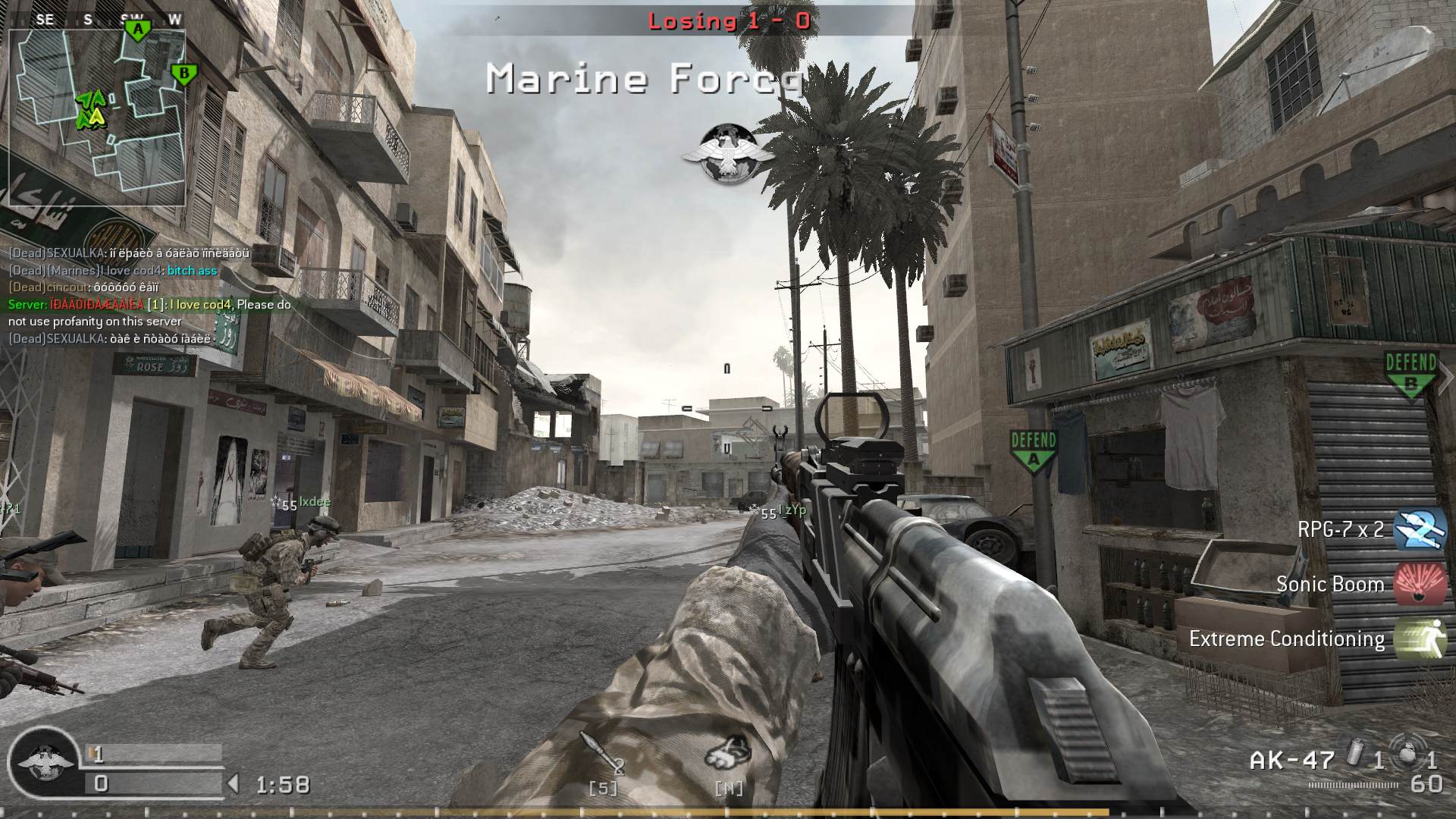This screenshot has height=819, width=1456.
Task: Click the Defend B objective marker
Action: tap(1410, 375)
